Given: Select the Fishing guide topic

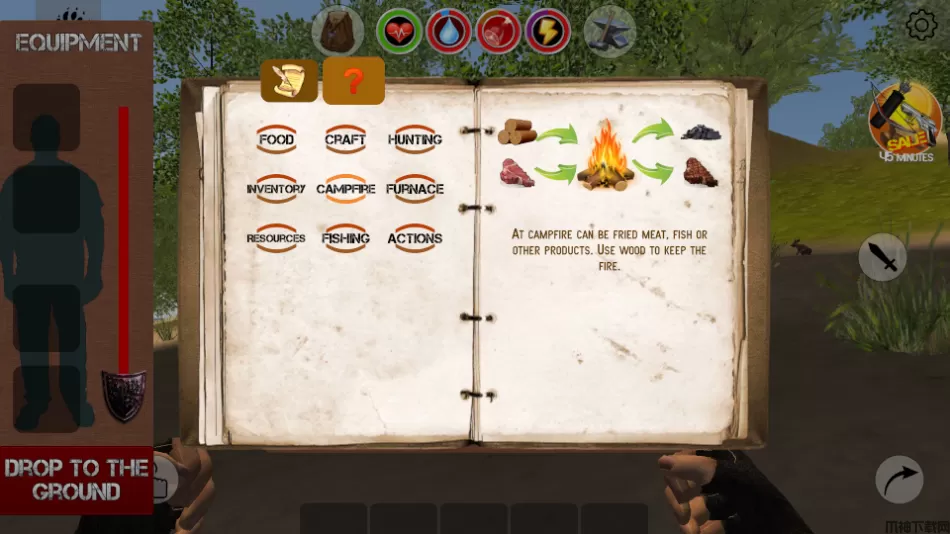Looking at the screenshot, I should click(x=345, y=239).
